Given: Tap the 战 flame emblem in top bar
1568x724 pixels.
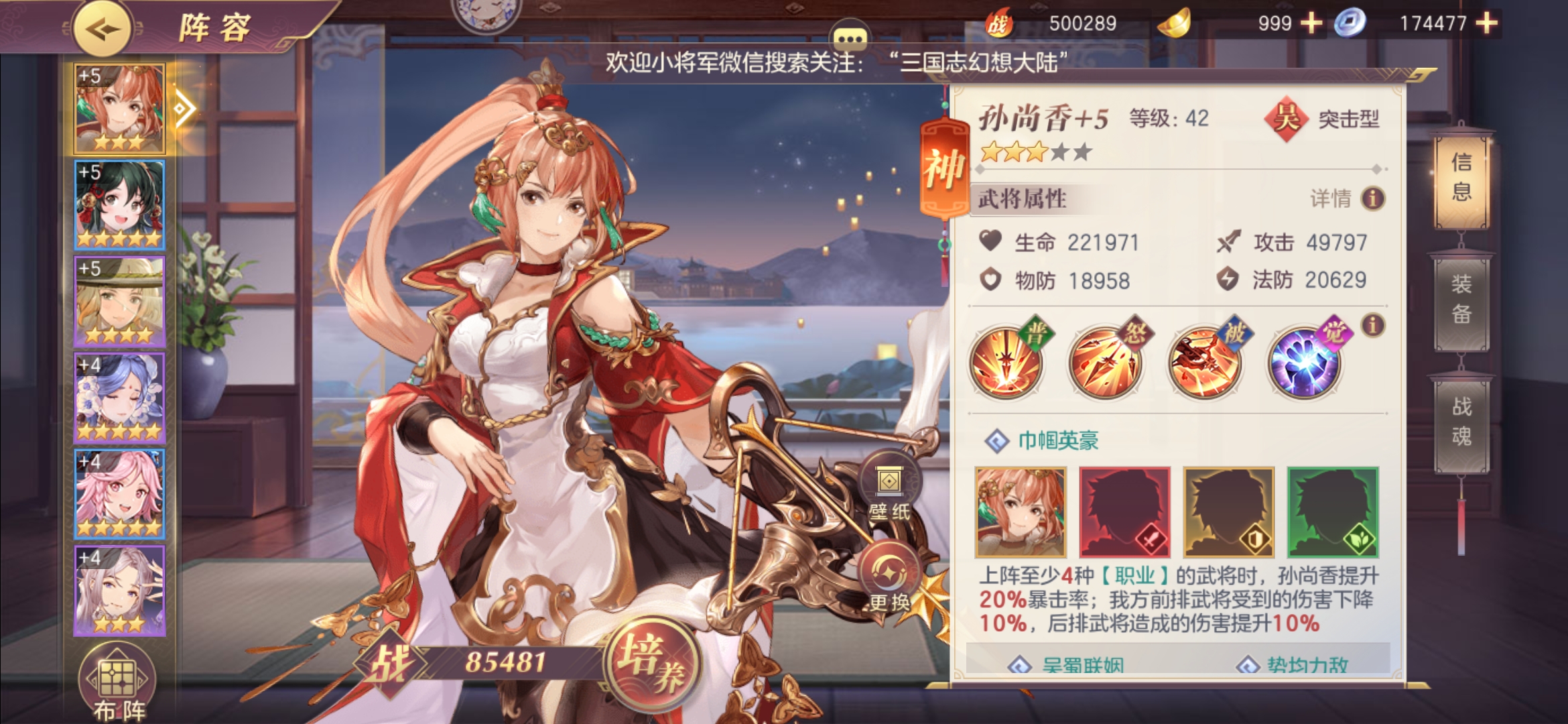Looking at the screenshot, I should (1001, 22).
